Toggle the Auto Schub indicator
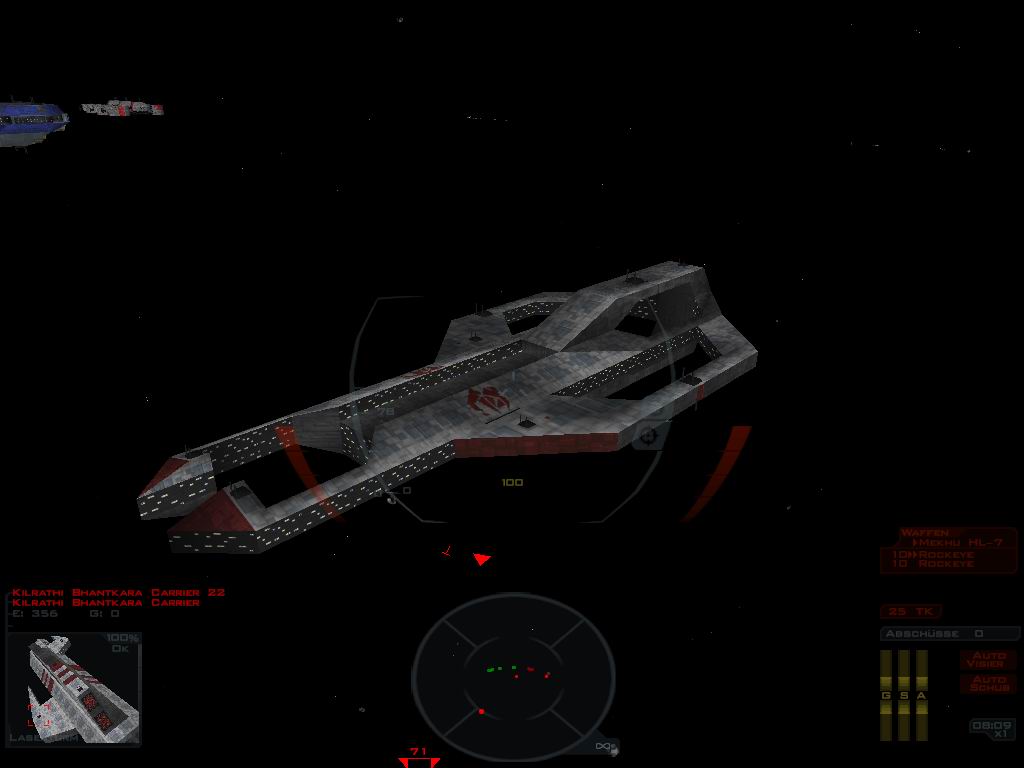Viewport: 1024px width, 768px height. (x=989, y=684)
